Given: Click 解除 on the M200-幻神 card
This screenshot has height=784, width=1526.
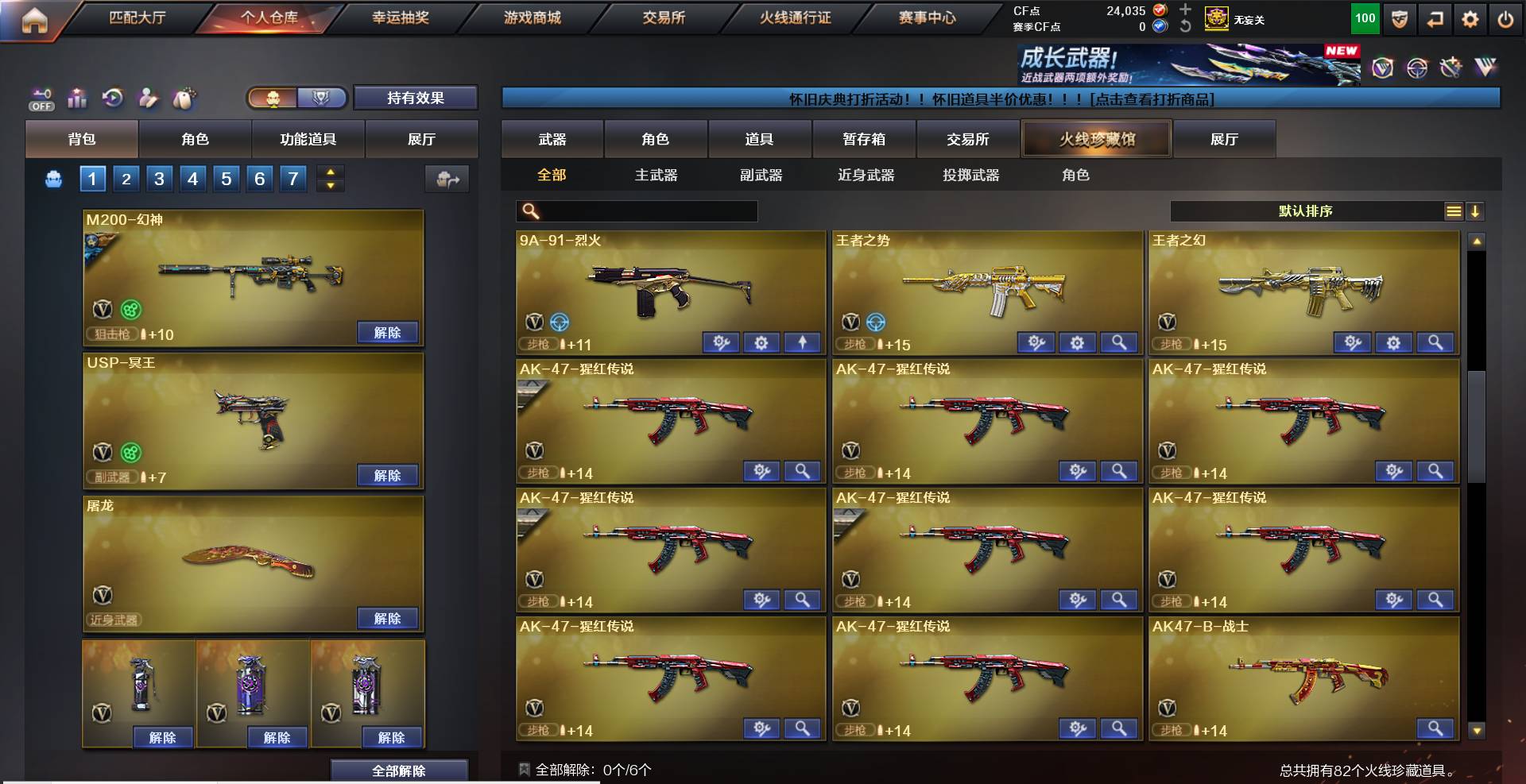Looking at the screenshot, I should coord(389,332).
